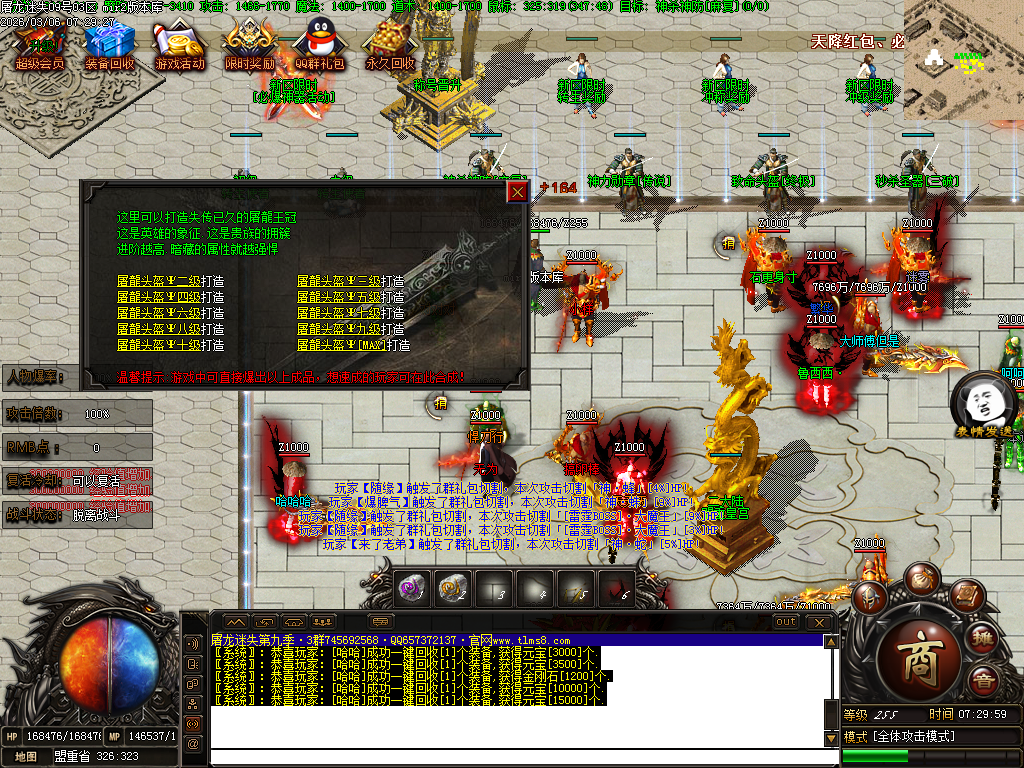
Task: Claim the QQ群礼包 penguin gift pack
Action: coord(319,45)
